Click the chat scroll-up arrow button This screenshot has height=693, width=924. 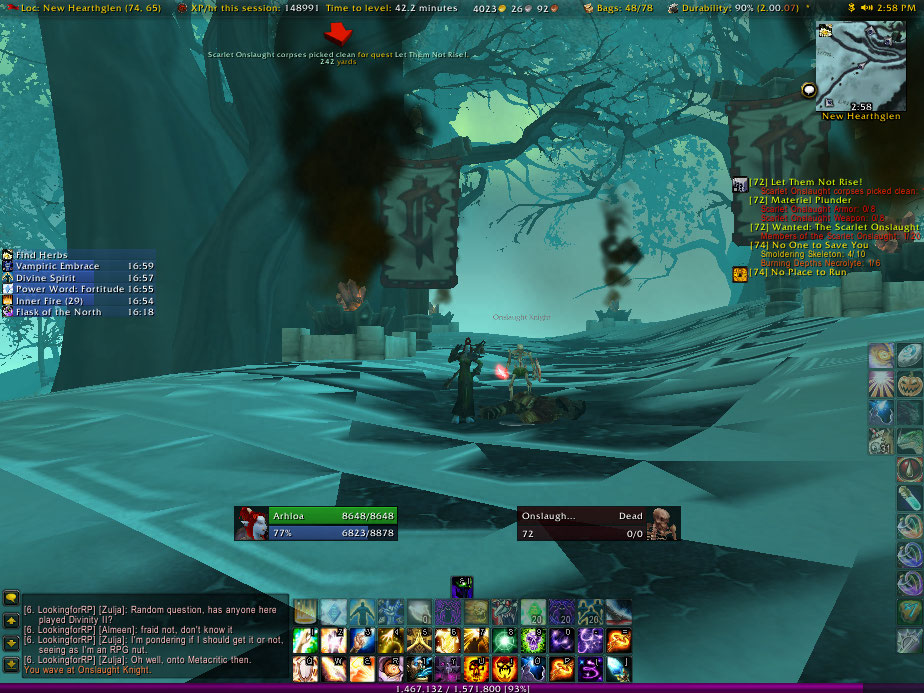(12, 621)
